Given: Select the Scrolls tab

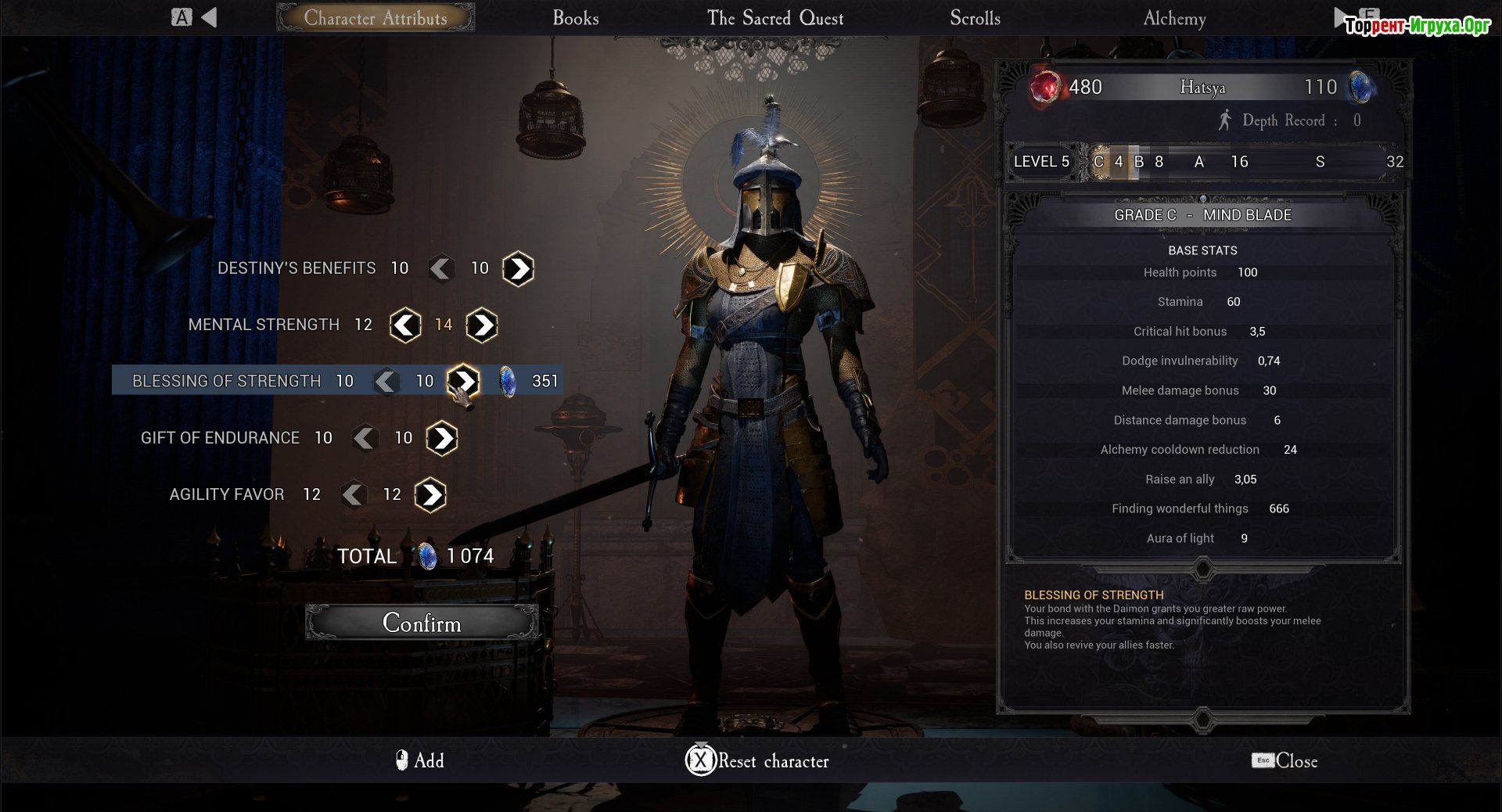Looking at the screenshot, I should click(x=975, y=18).
